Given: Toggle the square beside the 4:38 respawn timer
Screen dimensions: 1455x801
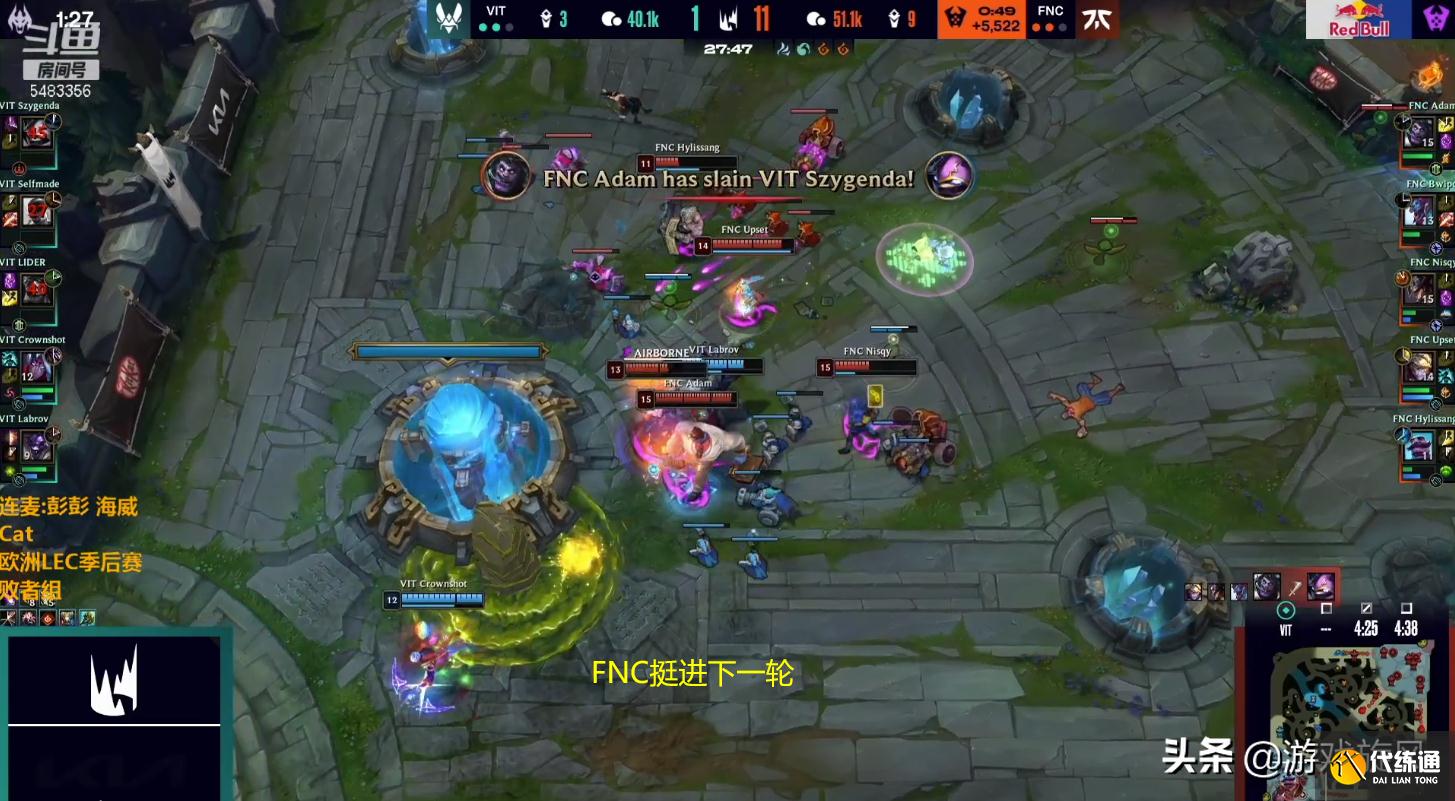Looking at the screenshot, I should pyautogui.click(x=1408, y=607).
